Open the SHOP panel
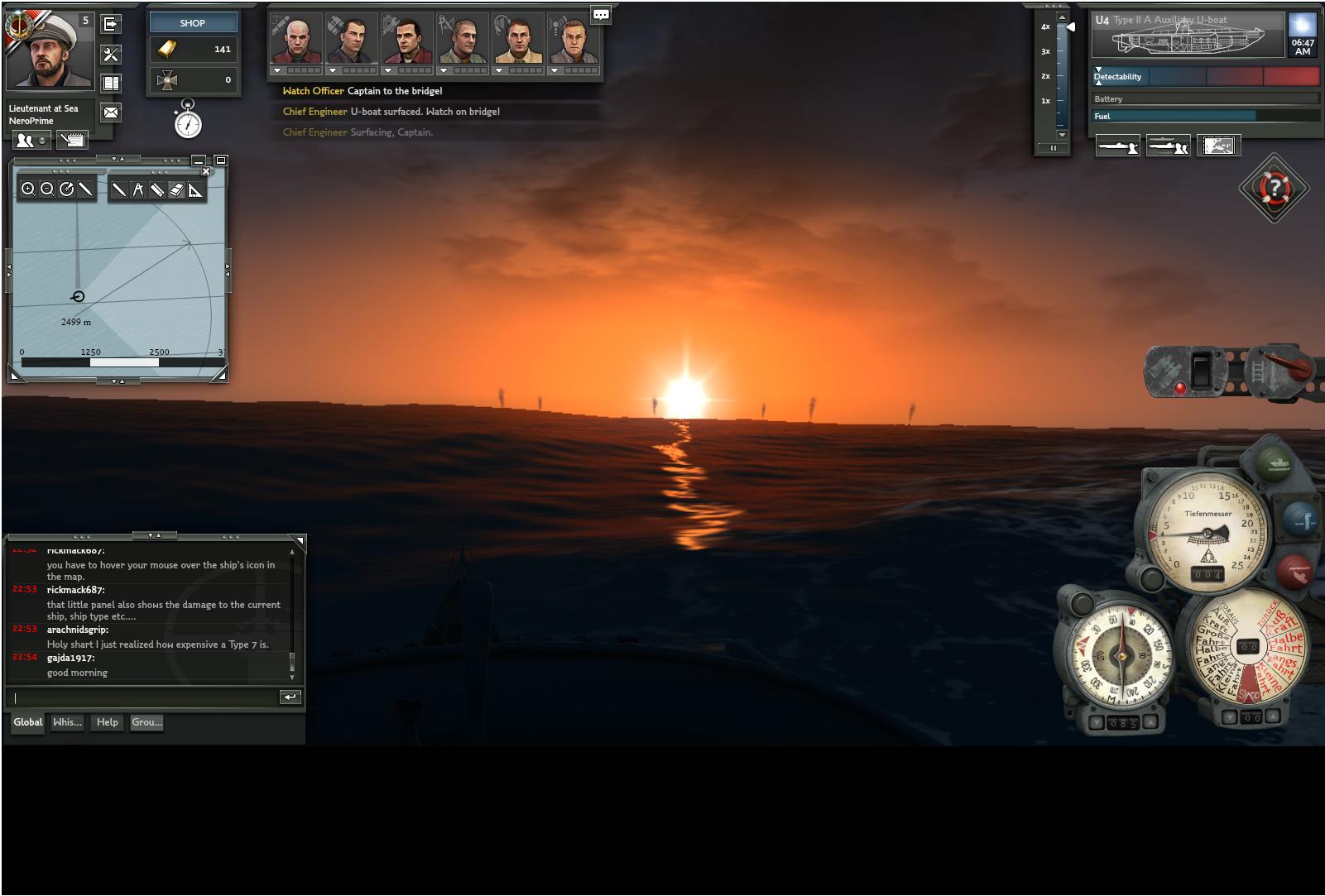Viewport: 1325px width, 896px height. coord(193,22)
